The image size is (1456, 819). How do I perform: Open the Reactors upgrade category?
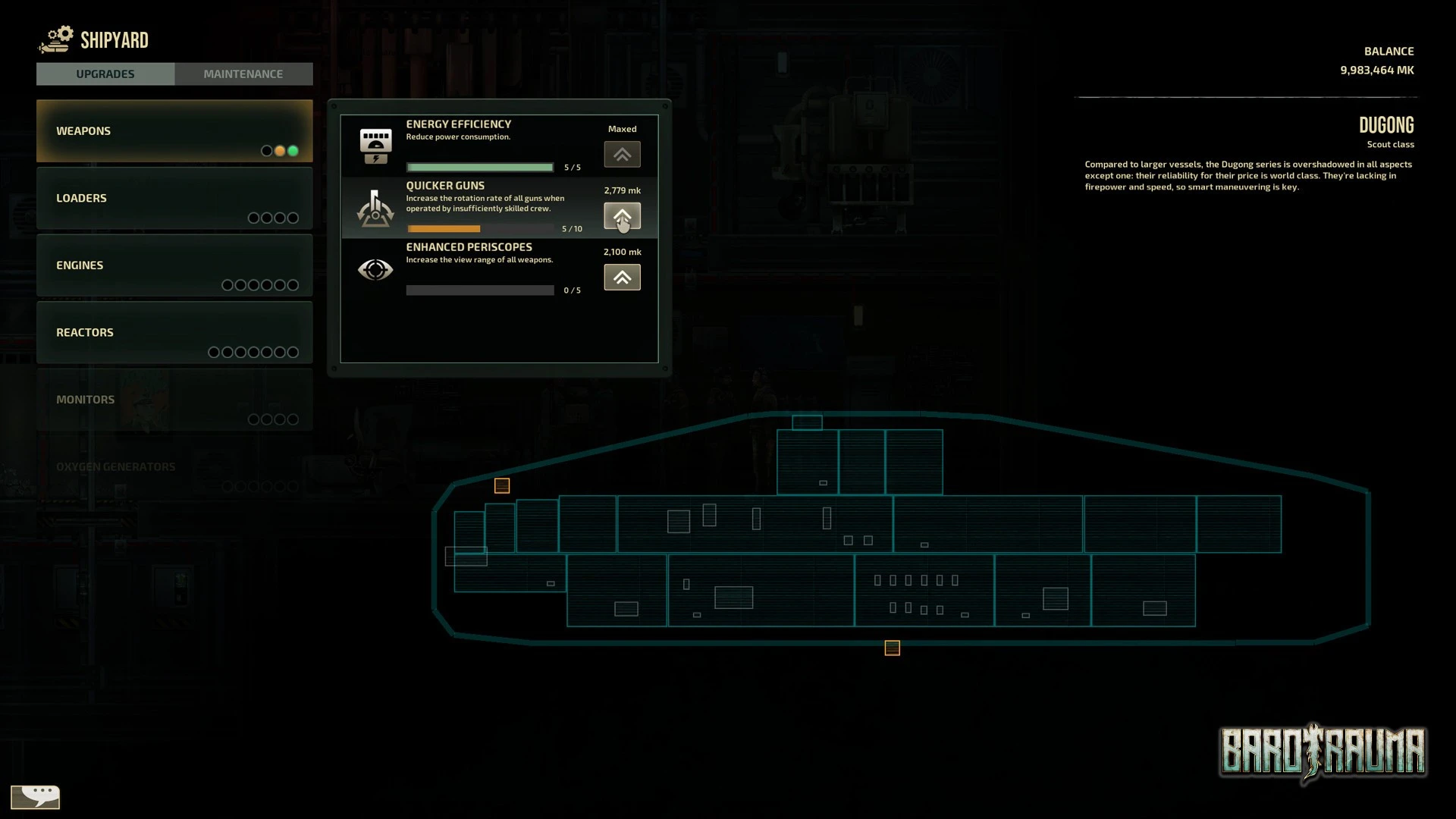(174, 332)
